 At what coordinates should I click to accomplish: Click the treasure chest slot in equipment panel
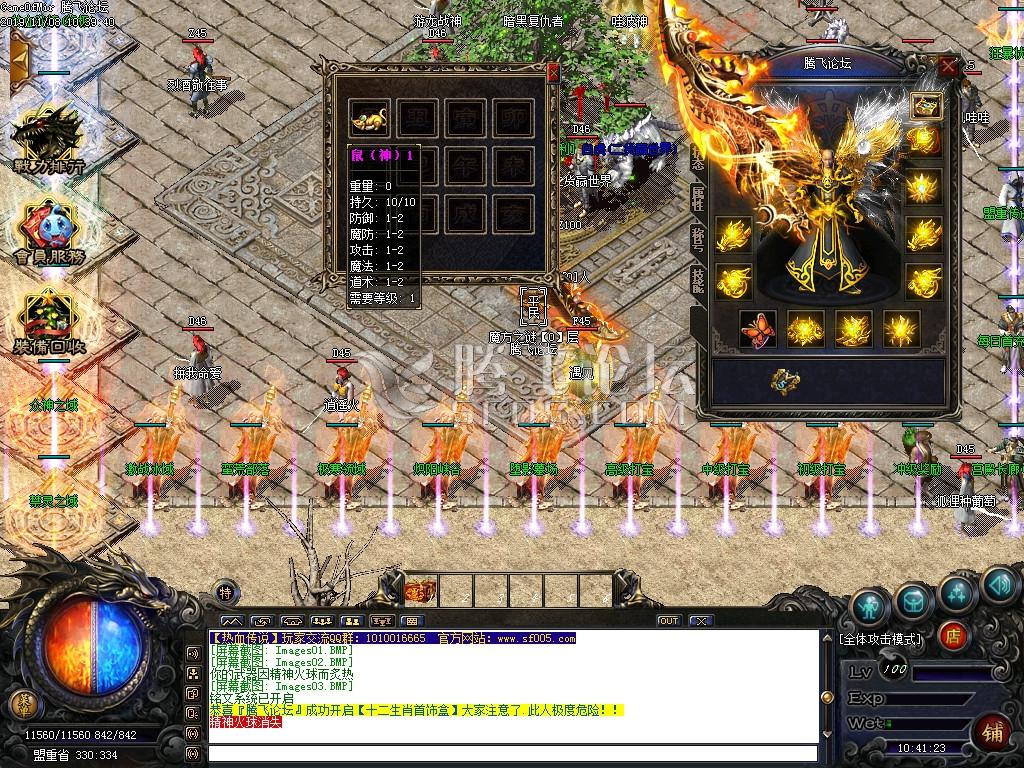925,104
